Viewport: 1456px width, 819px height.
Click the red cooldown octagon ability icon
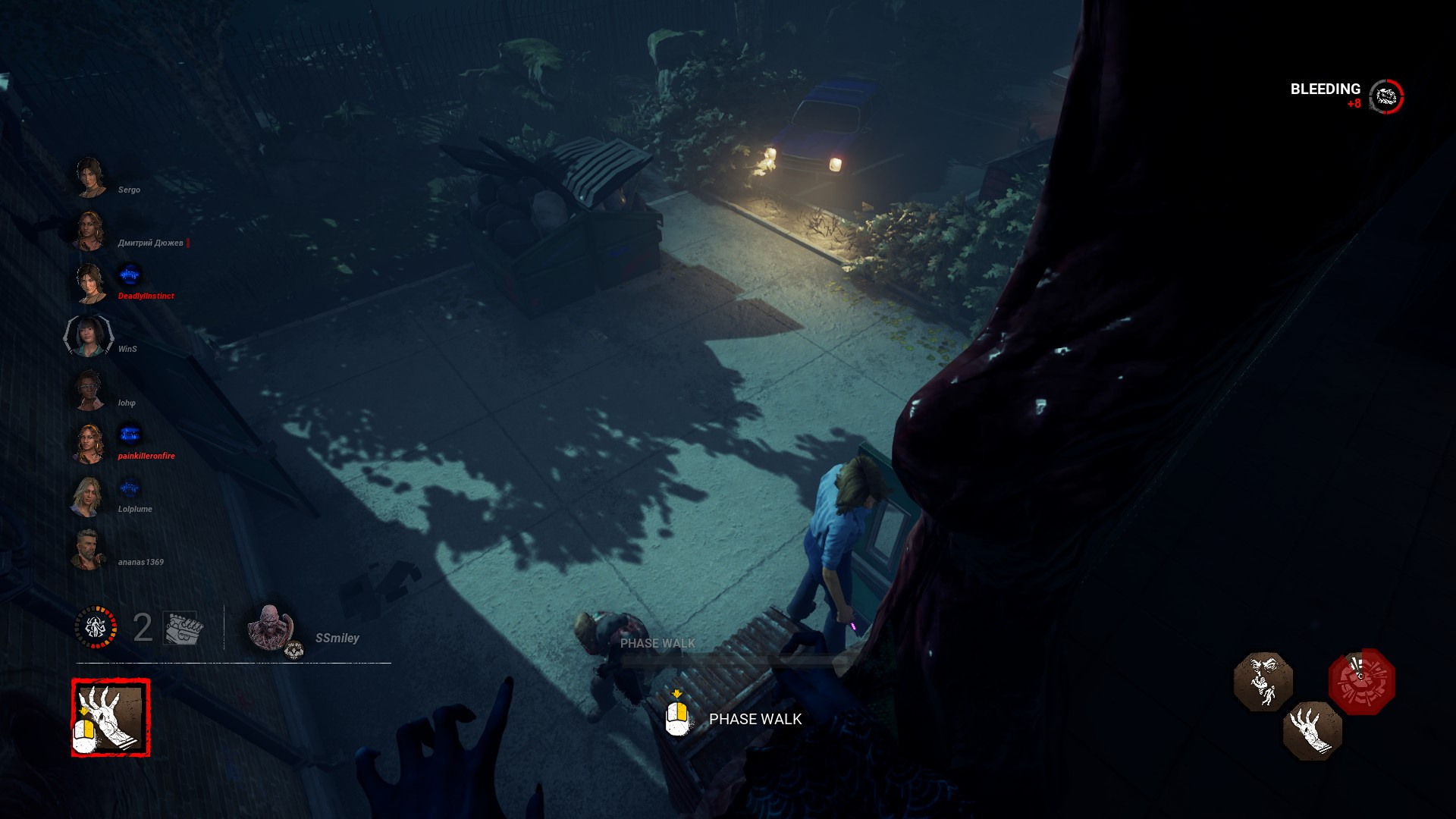[1361, 681]
